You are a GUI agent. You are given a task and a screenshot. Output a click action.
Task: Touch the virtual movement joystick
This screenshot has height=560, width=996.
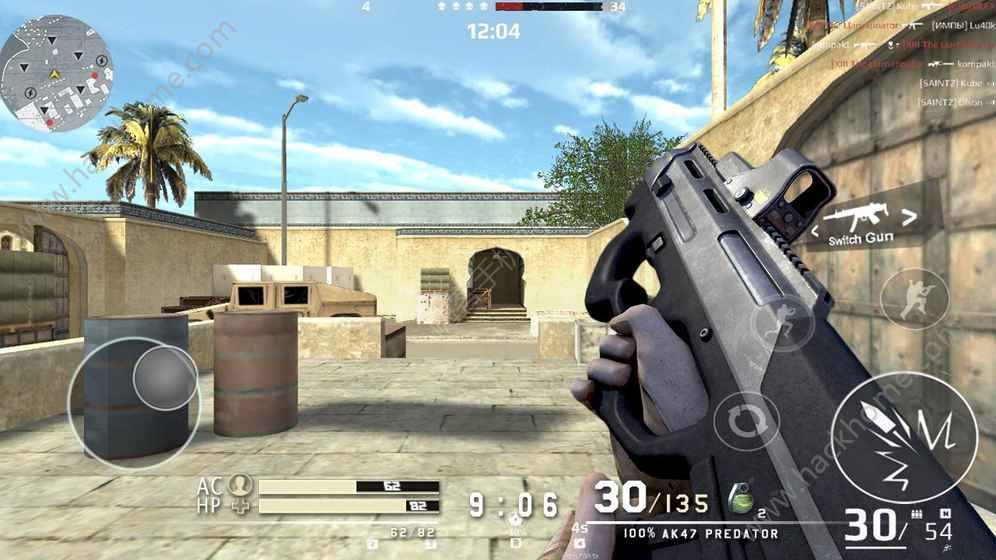(164, 377)
